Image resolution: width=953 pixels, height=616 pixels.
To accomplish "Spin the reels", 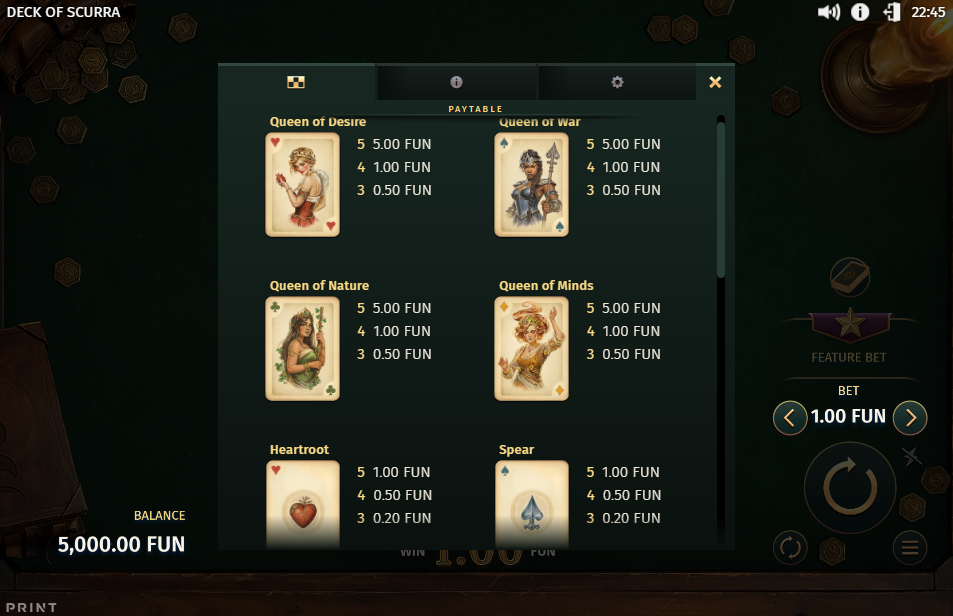I will pyautogui.click(x=850, y=487).
